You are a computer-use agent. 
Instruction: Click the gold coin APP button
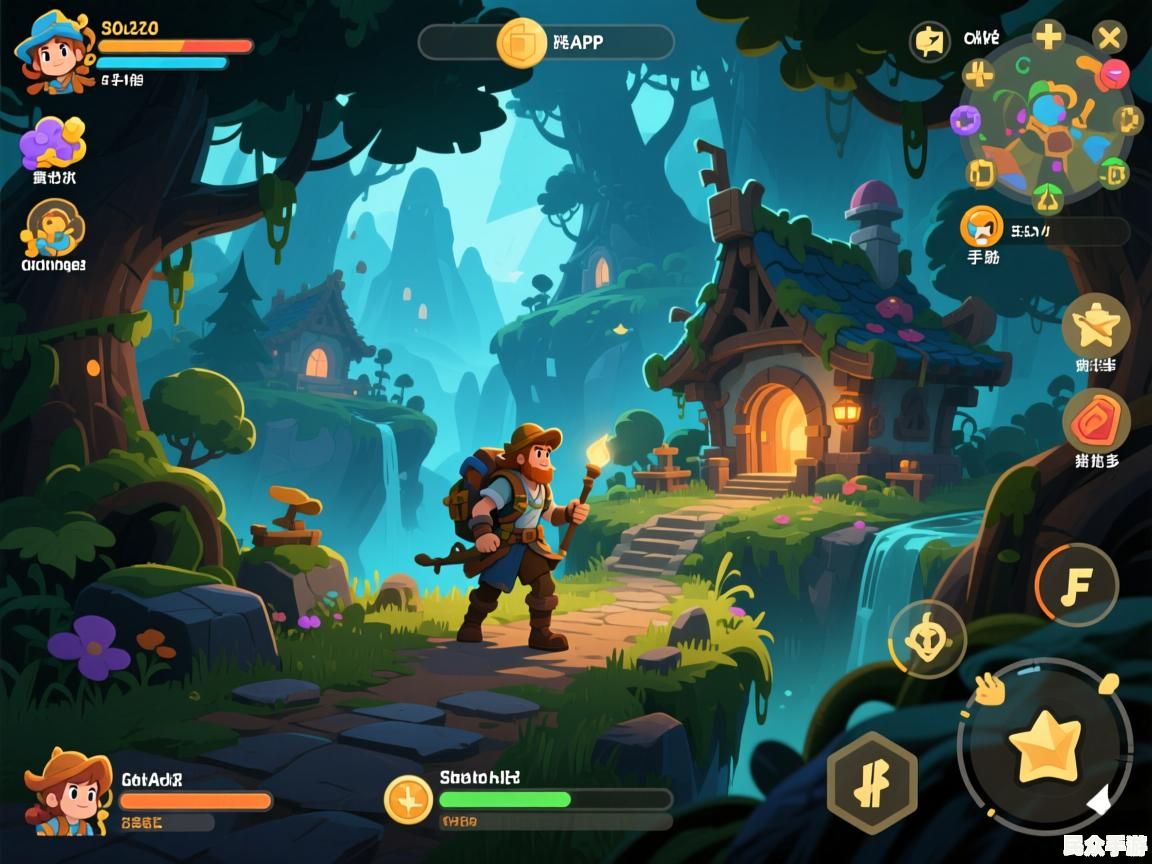[521, 43]
